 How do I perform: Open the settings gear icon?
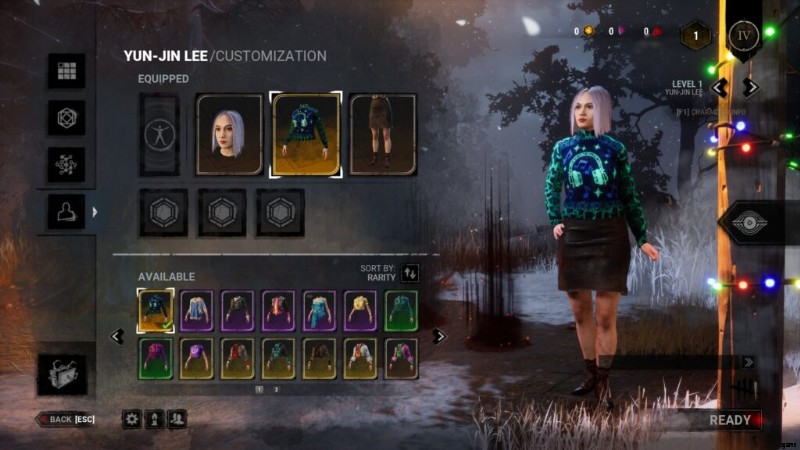(132, 419)
